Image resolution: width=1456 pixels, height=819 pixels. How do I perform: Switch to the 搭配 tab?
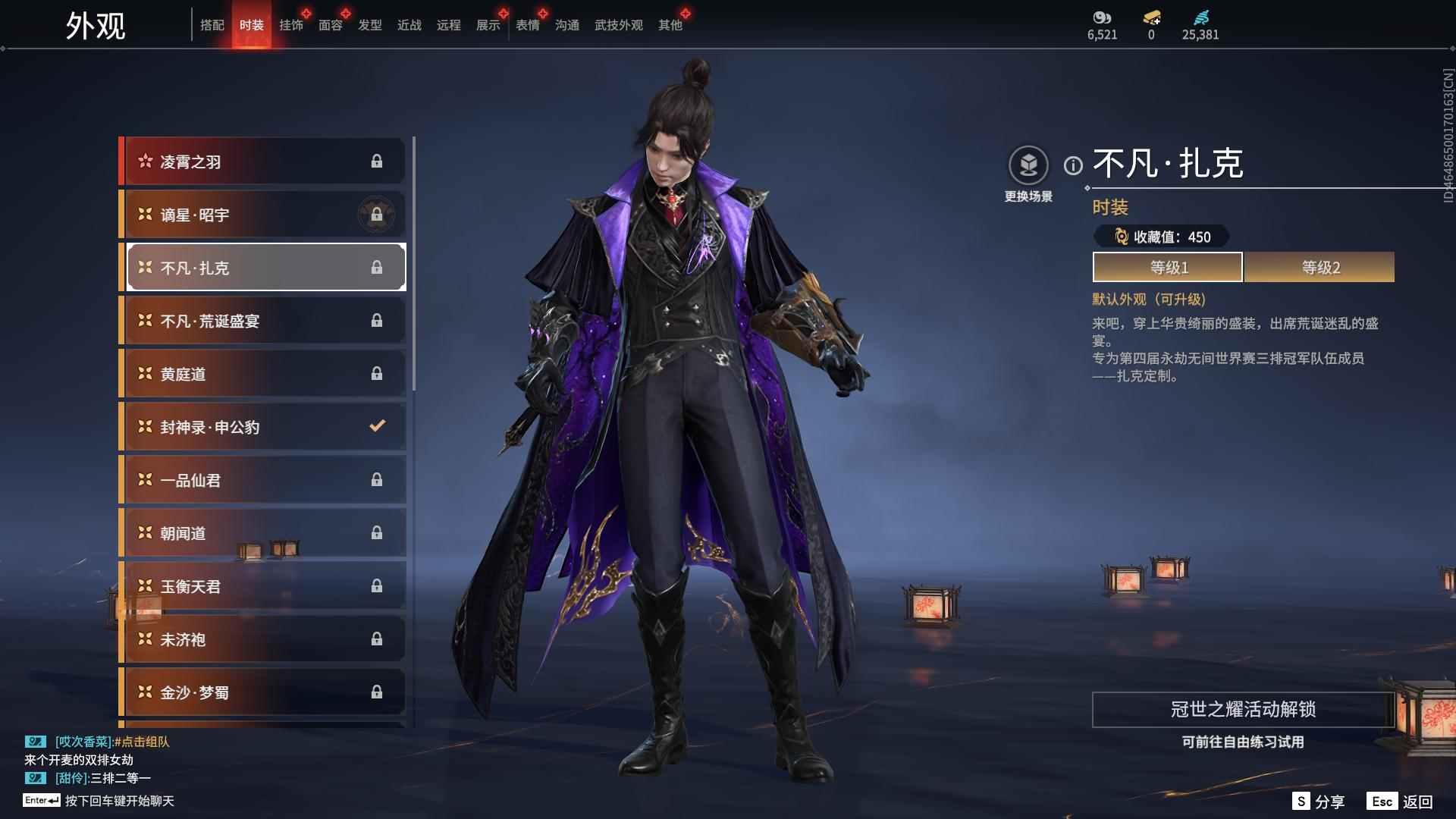click(x=212, y=25)
